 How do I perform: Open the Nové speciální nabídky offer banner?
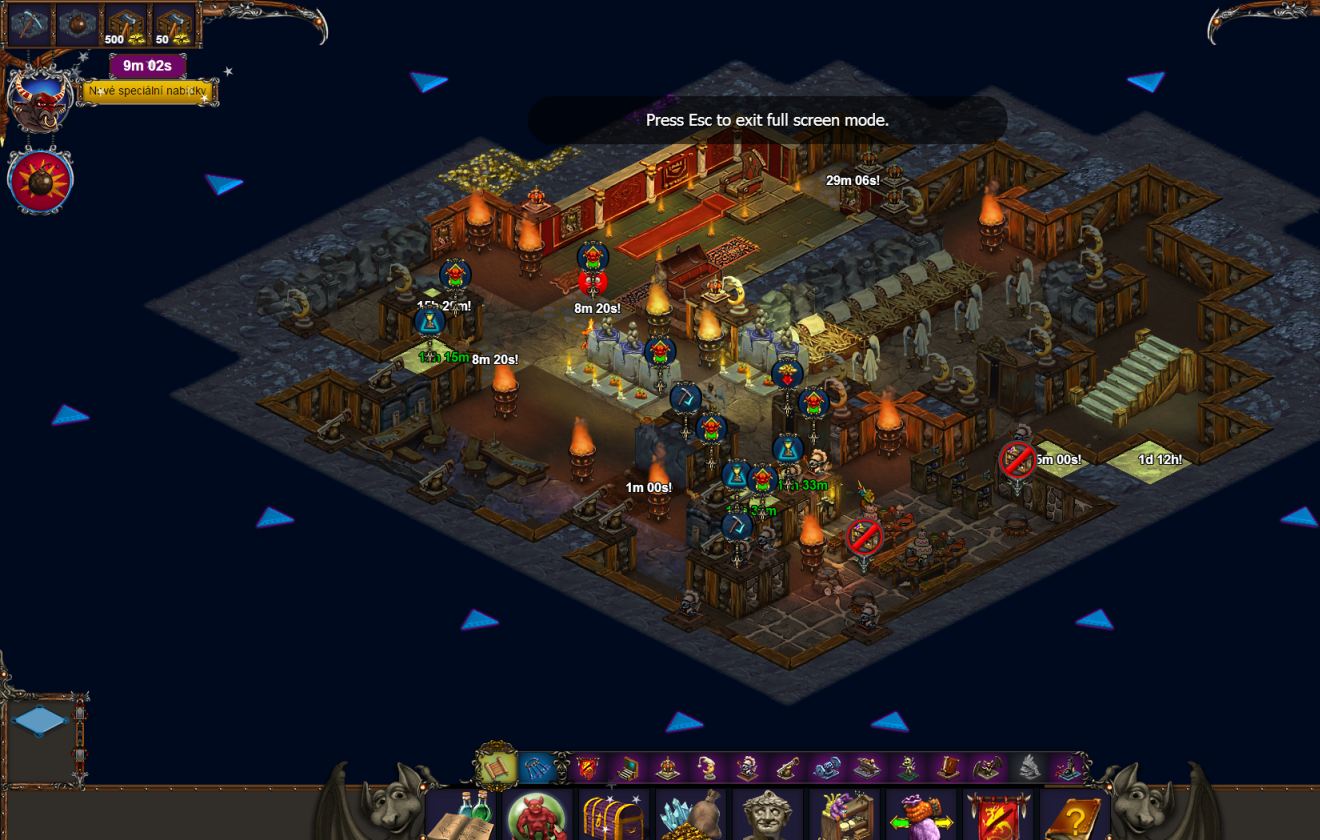click(x=148, y=92)
